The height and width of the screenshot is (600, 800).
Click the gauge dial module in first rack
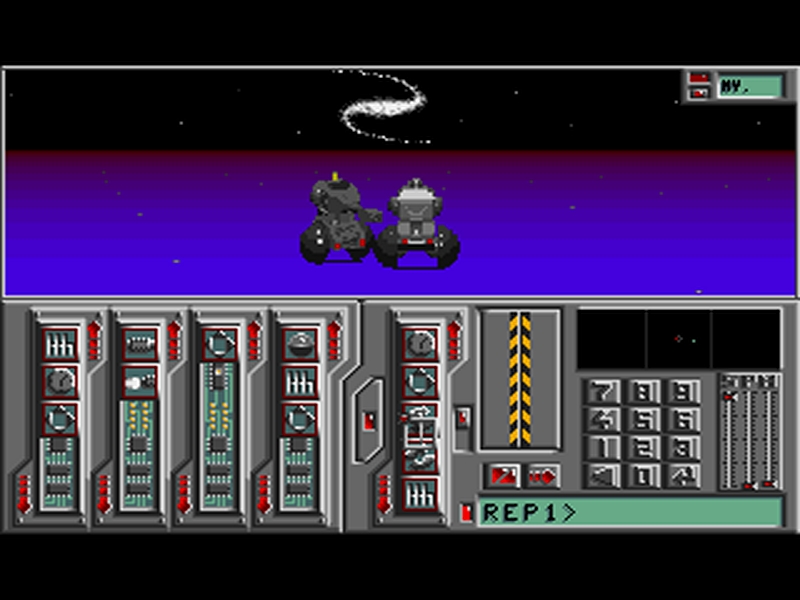click(x=60, y=381)
